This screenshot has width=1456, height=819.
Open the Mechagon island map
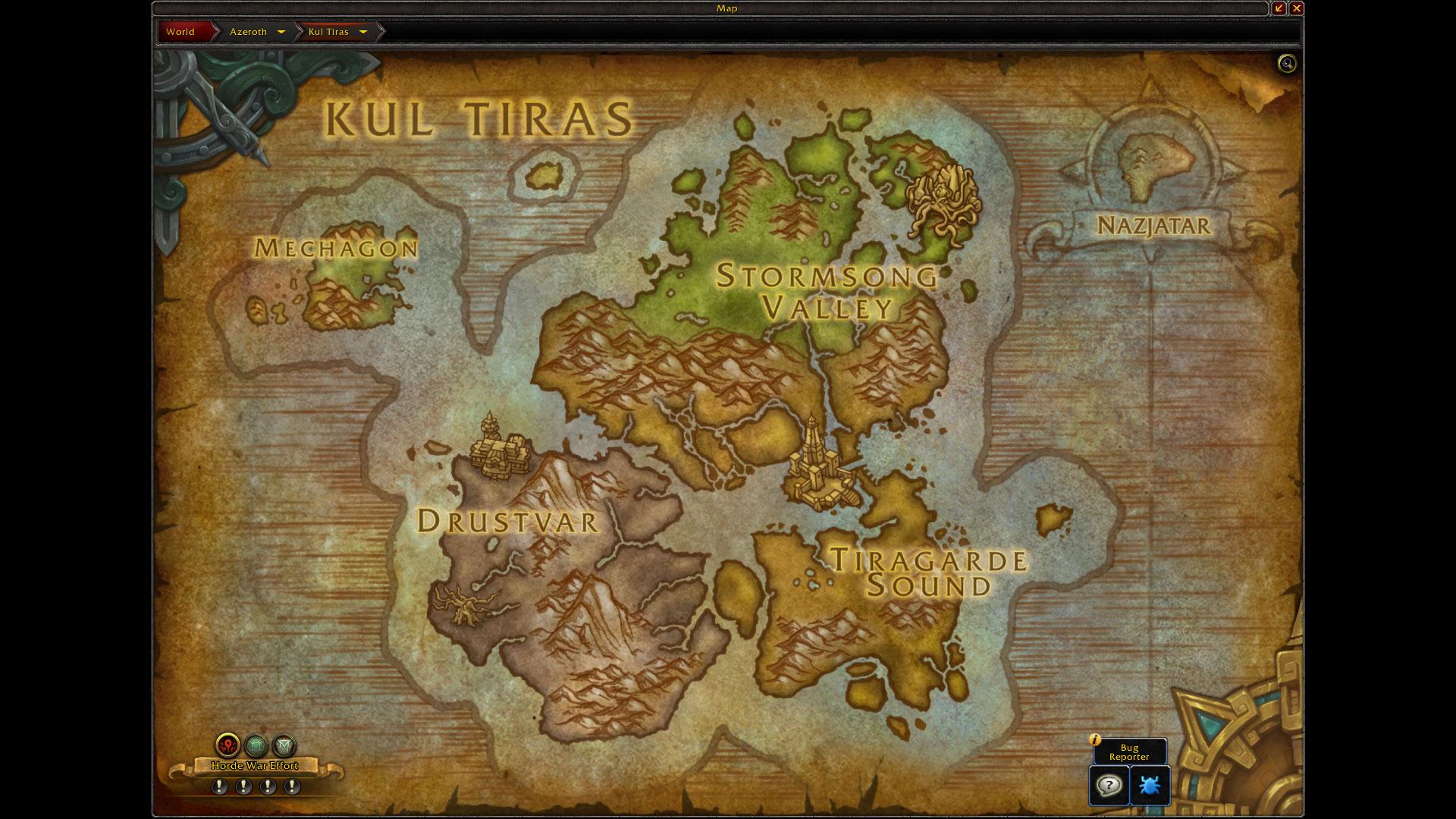tap(336, 248)
